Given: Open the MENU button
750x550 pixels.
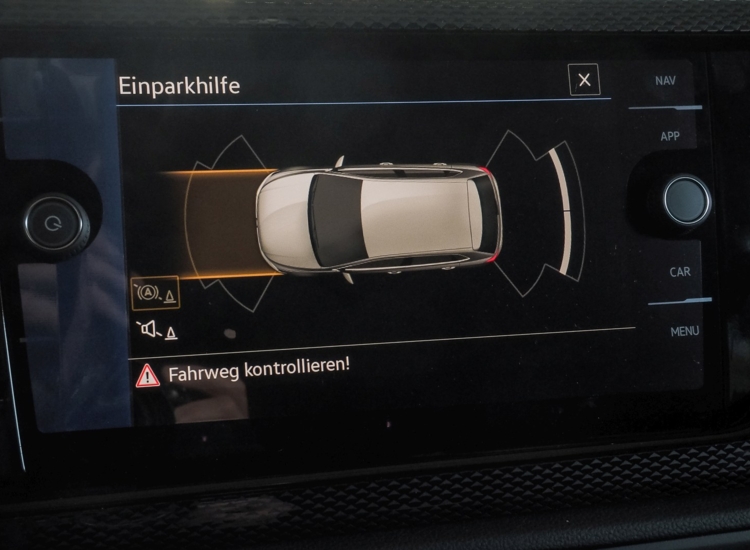Looking at the screenshot, I should tap(684, 331).
